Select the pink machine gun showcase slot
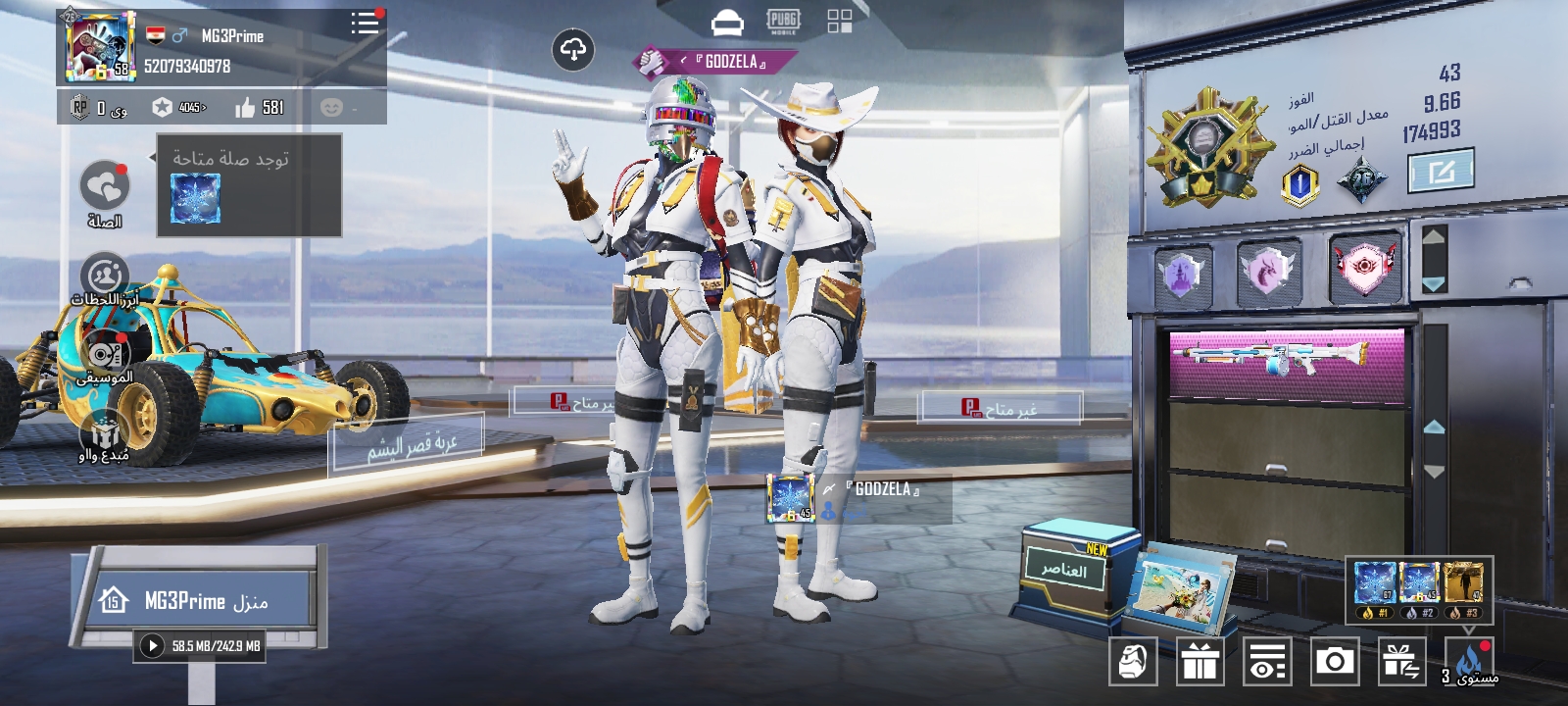1568x706 pixels. click(1287, 360)
